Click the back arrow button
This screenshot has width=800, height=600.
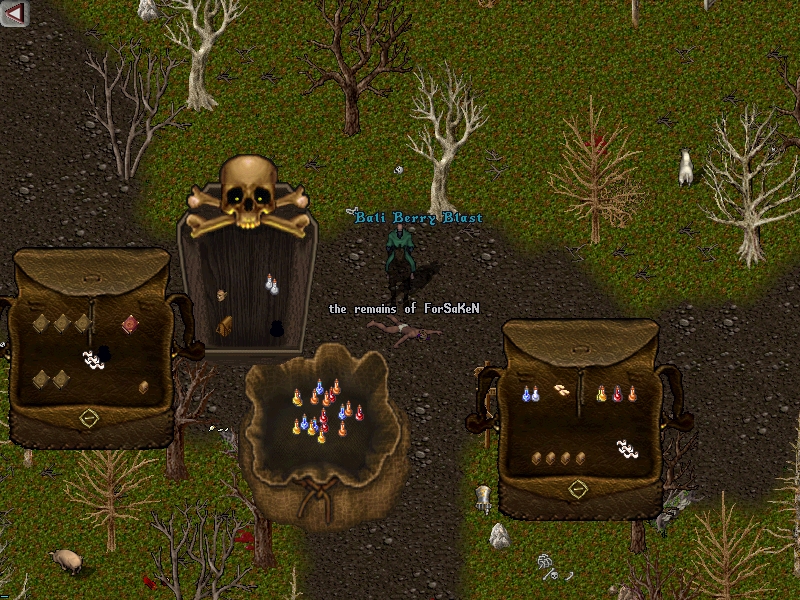(15, 13)
